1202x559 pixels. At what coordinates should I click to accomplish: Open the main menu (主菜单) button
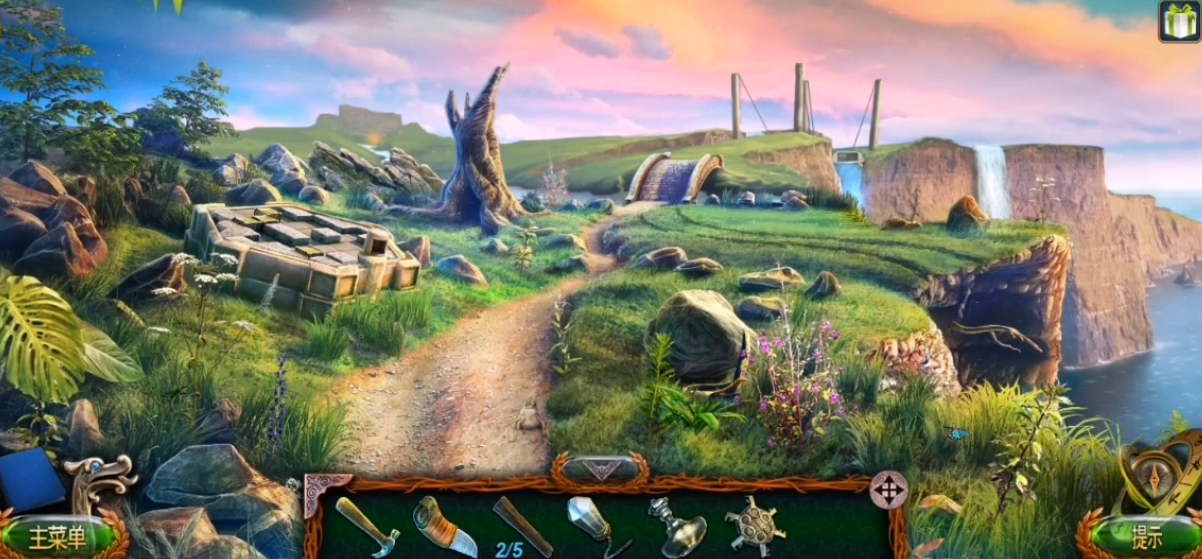[57, 537]
